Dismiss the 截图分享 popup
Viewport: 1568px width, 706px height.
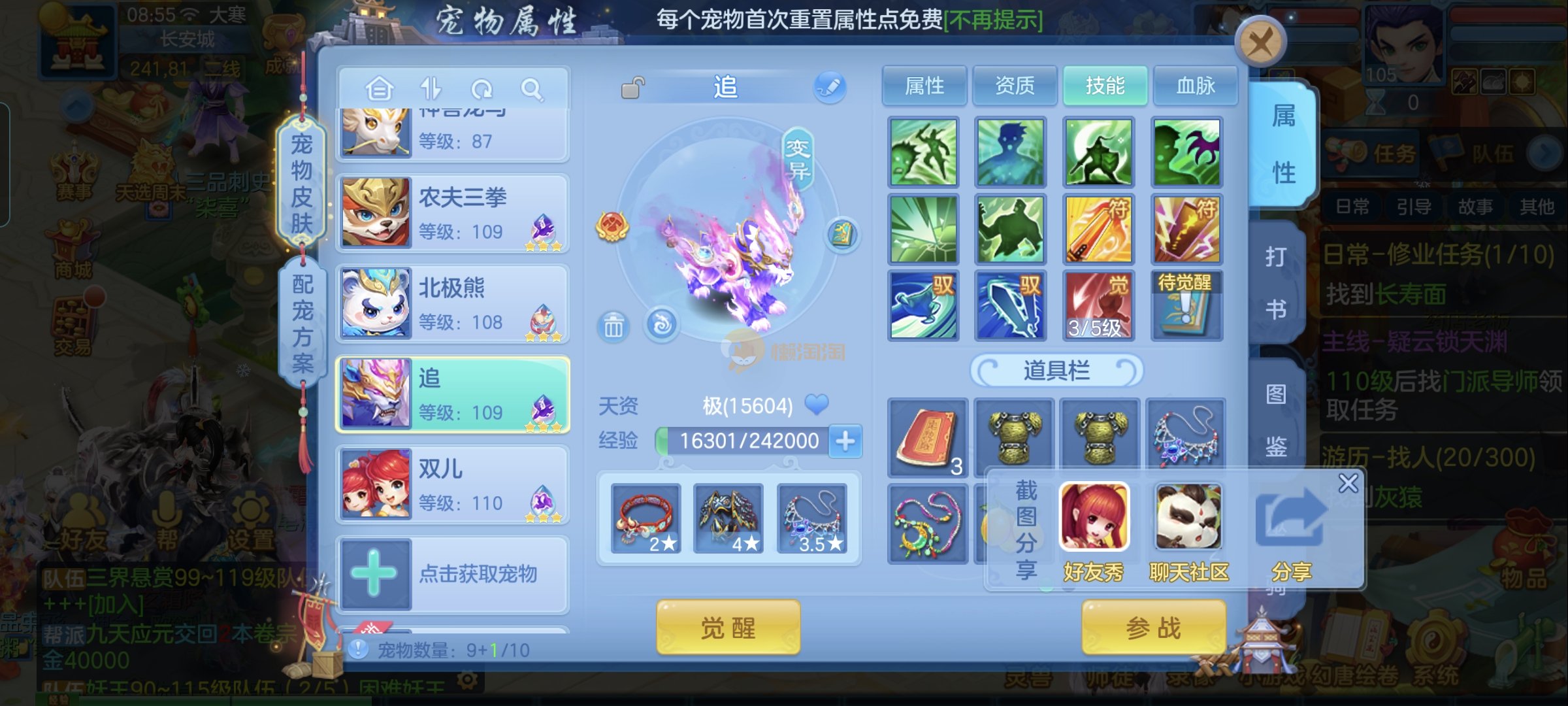click(x=1348, y=484)
